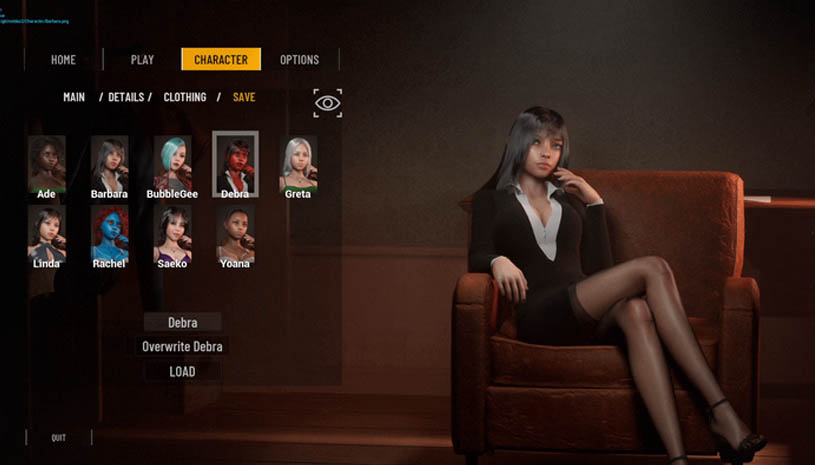Select the Debra character portrait
815x465 pixels.
point(235,163)
